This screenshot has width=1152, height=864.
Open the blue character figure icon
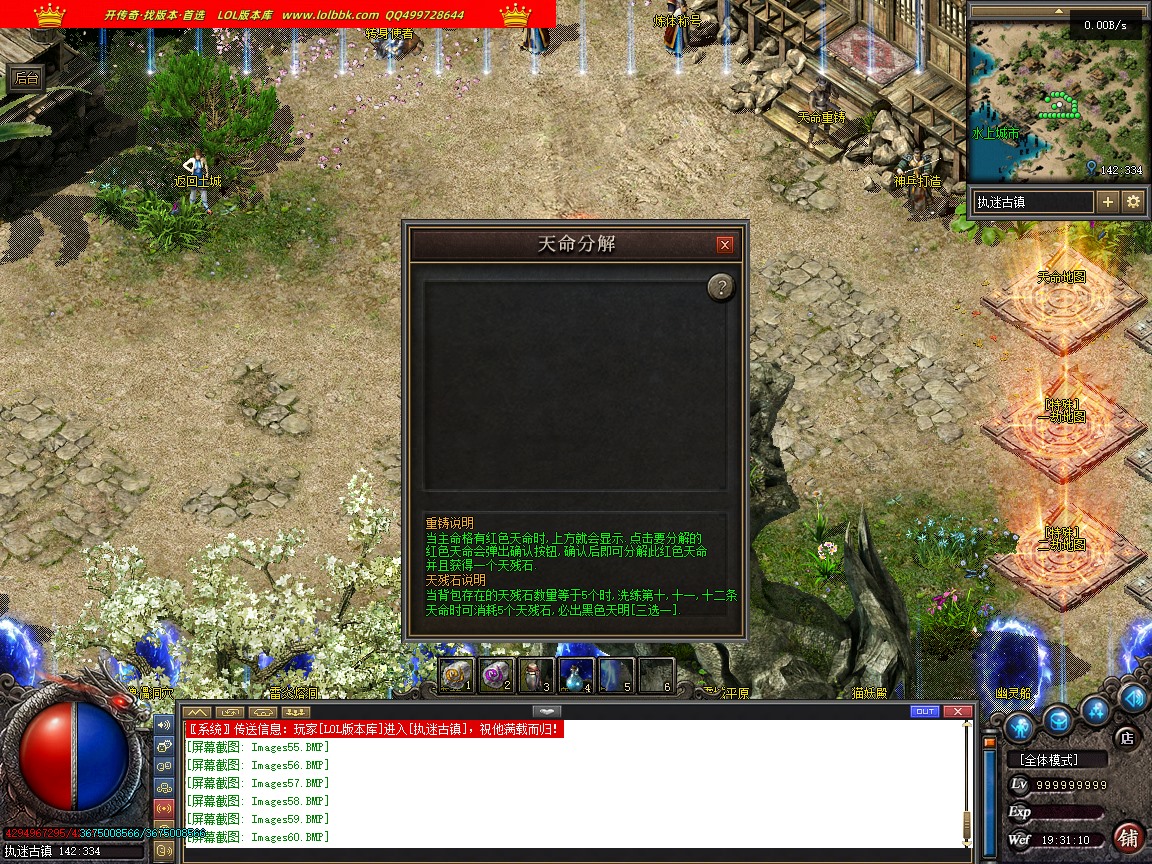[1019, 726]
